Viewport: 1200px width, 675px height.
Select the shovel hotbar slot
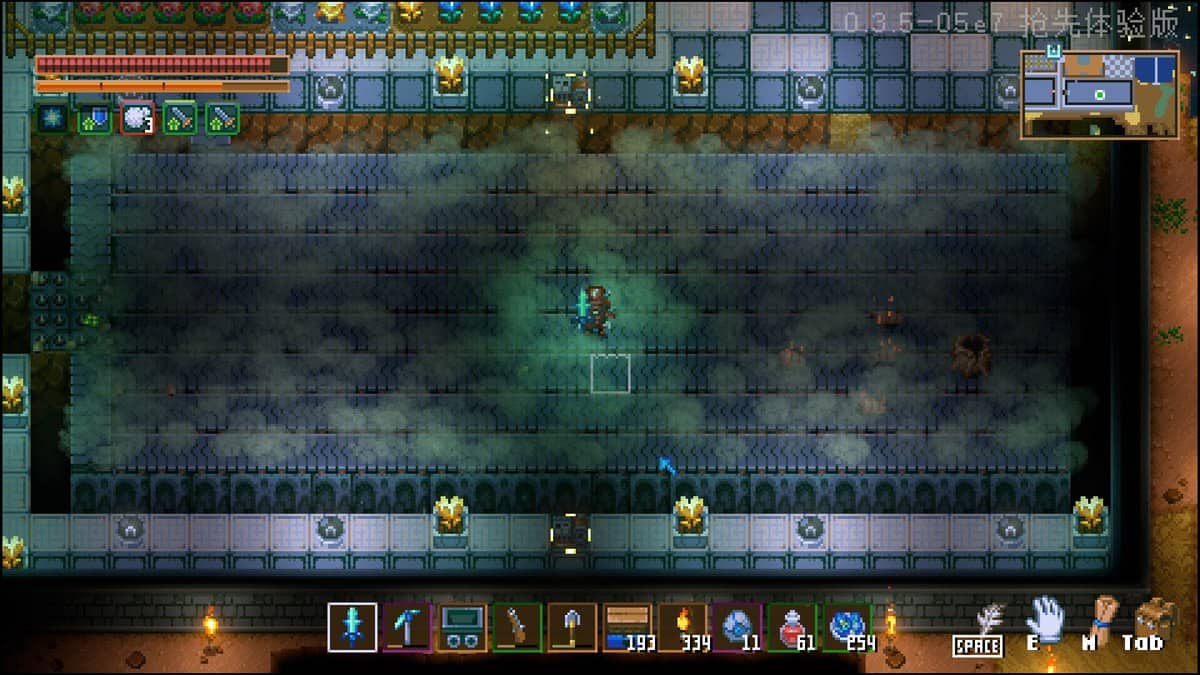click(x=572, y=627)
